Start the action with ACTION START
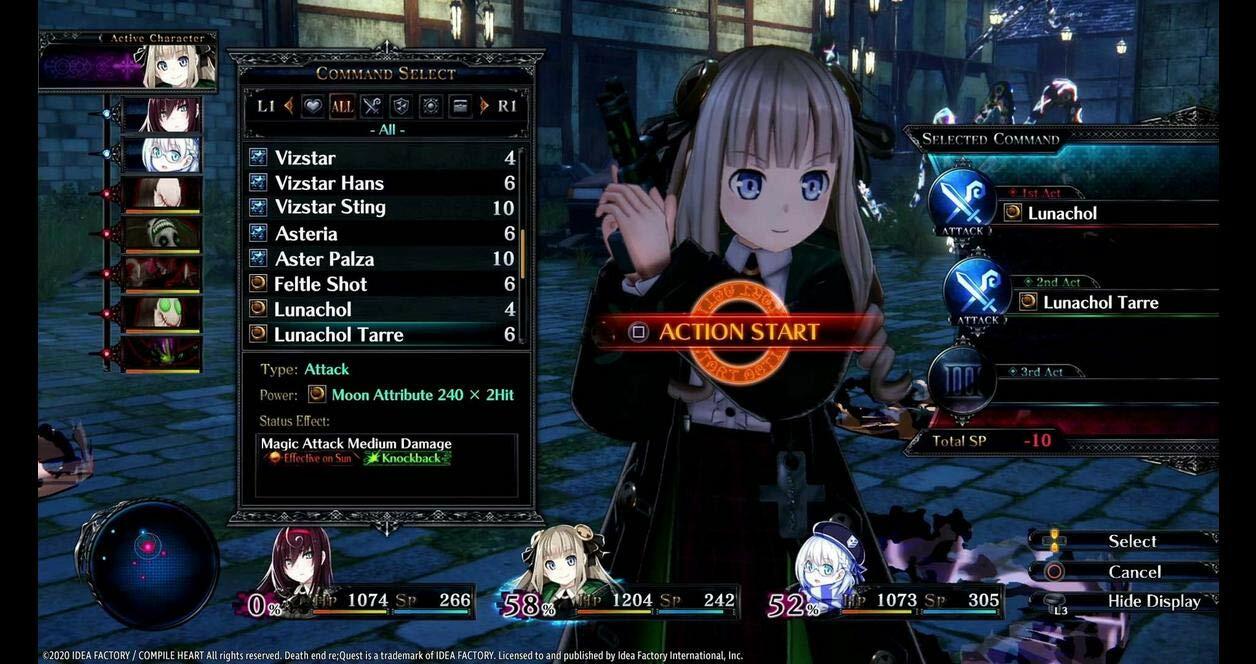This screenshot has height=664, width=1256. pyautogui.click(x=727, y=332)
